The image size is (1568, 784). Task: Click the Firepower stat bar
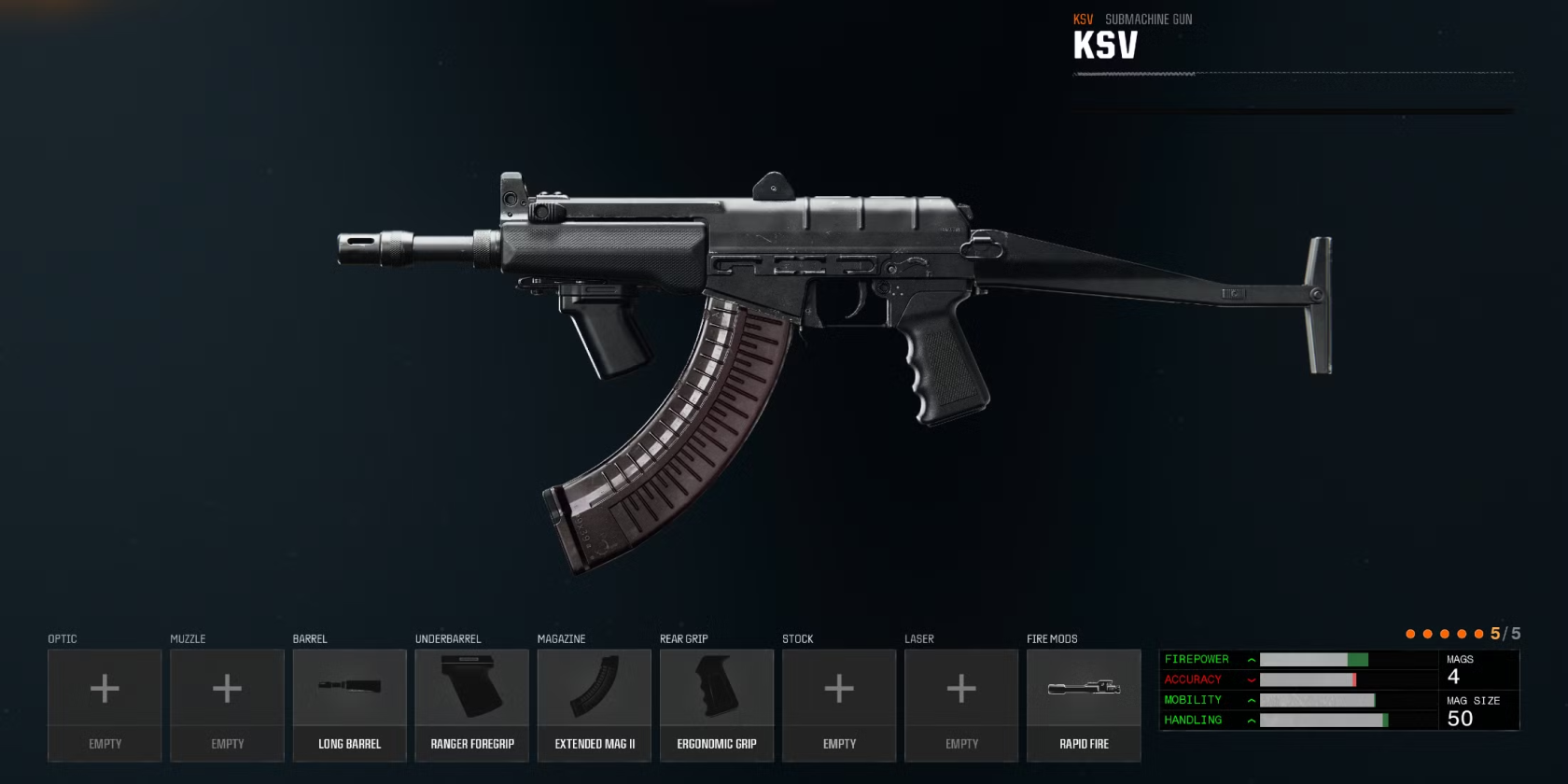click(1316, 659)
